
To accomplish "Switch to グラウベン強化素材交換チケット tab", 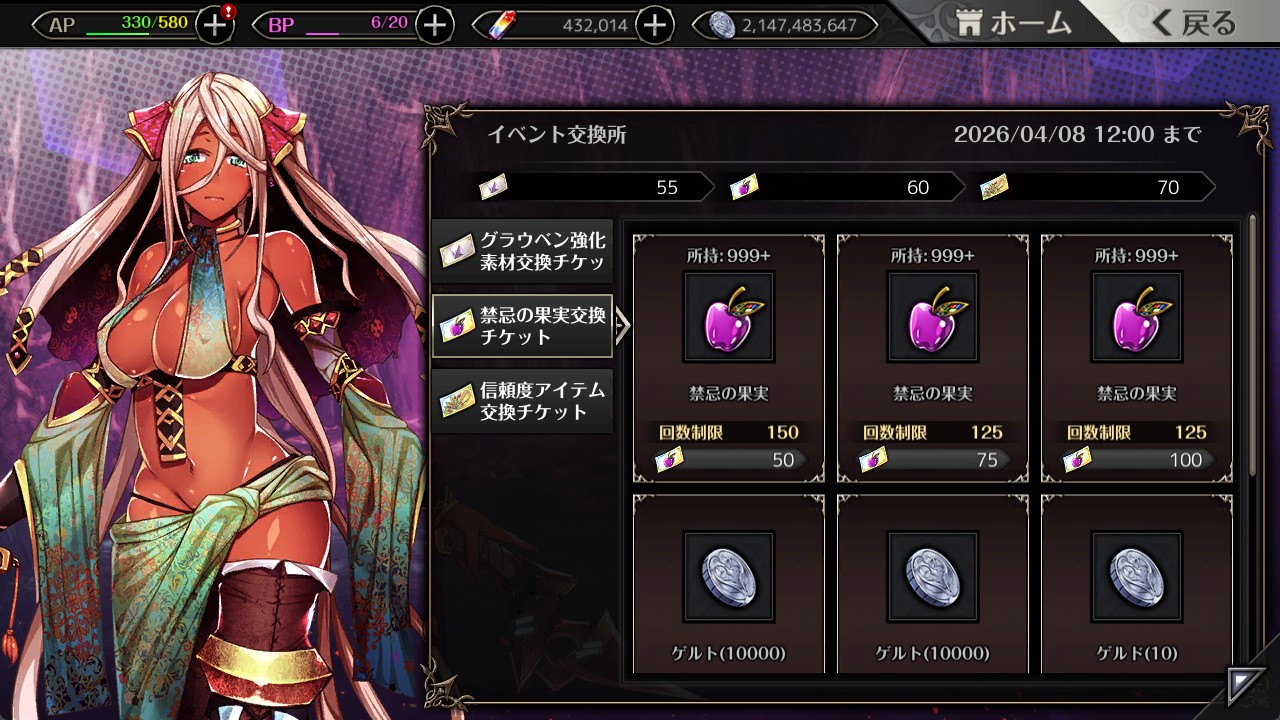I will click(x=523, y=251).
